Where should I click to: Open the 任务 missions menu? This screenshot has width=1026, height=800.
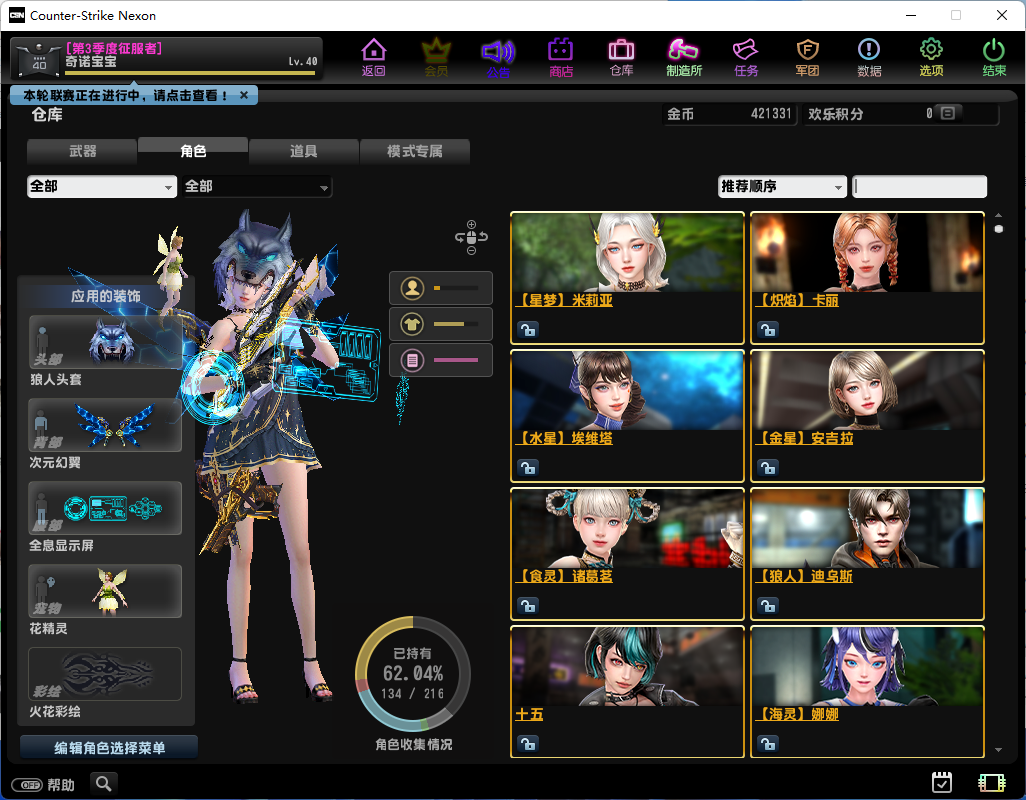[746, 57]
